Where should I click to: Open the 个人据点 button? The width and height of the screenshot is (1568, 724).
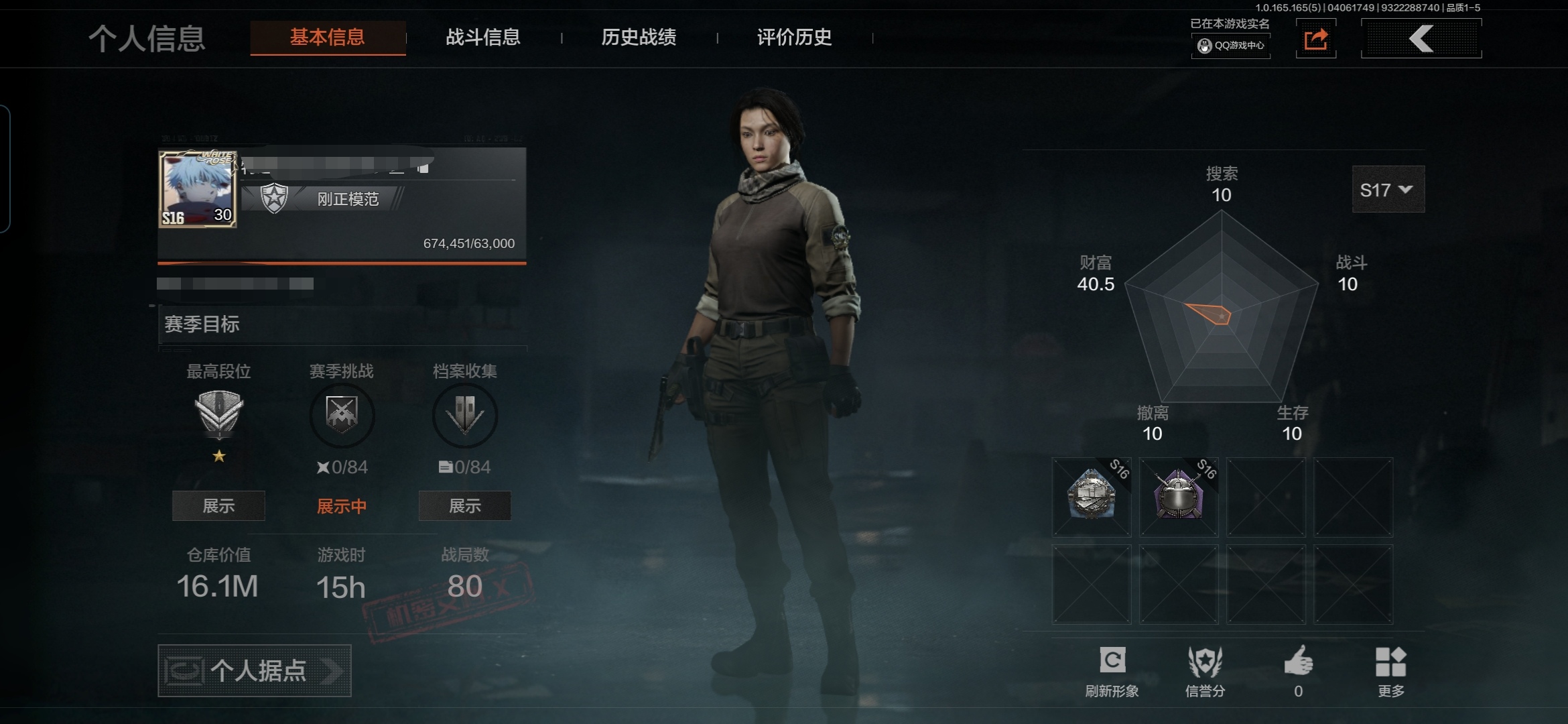(x=255, y=670)
